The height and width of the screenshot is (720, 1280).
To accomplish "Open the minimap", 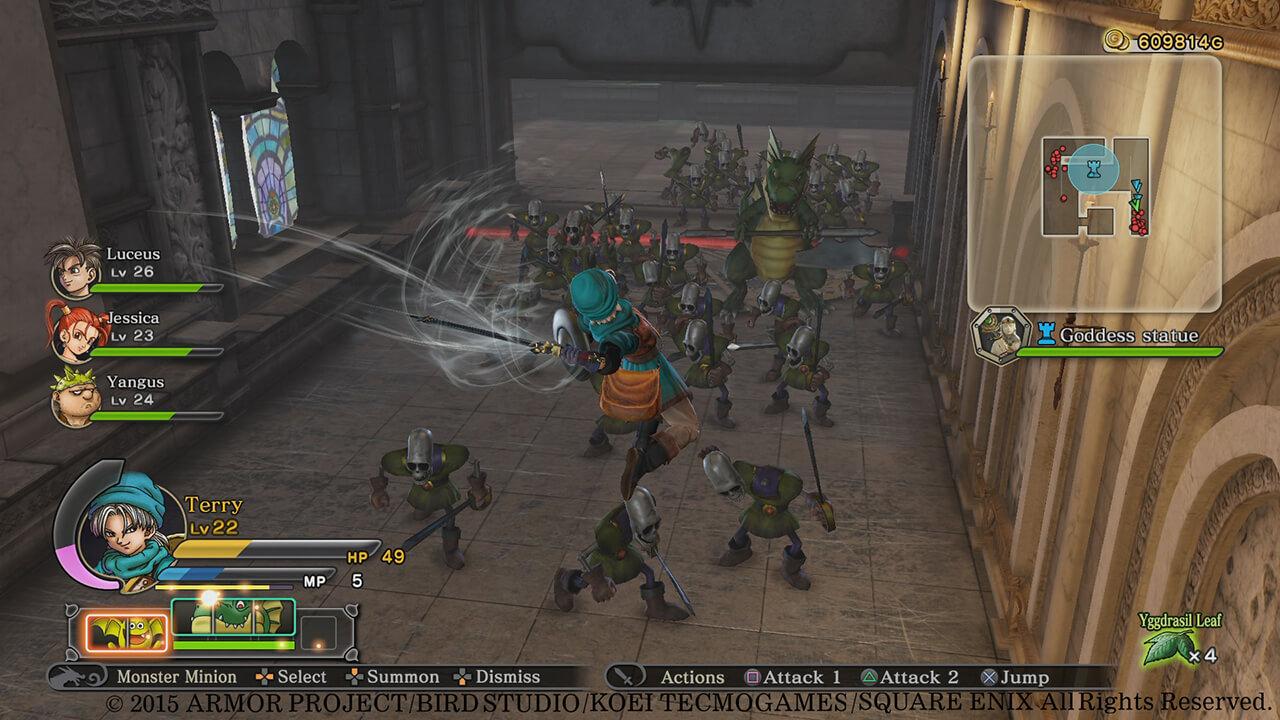I will pyautogui.click(x=1094, y=184).
